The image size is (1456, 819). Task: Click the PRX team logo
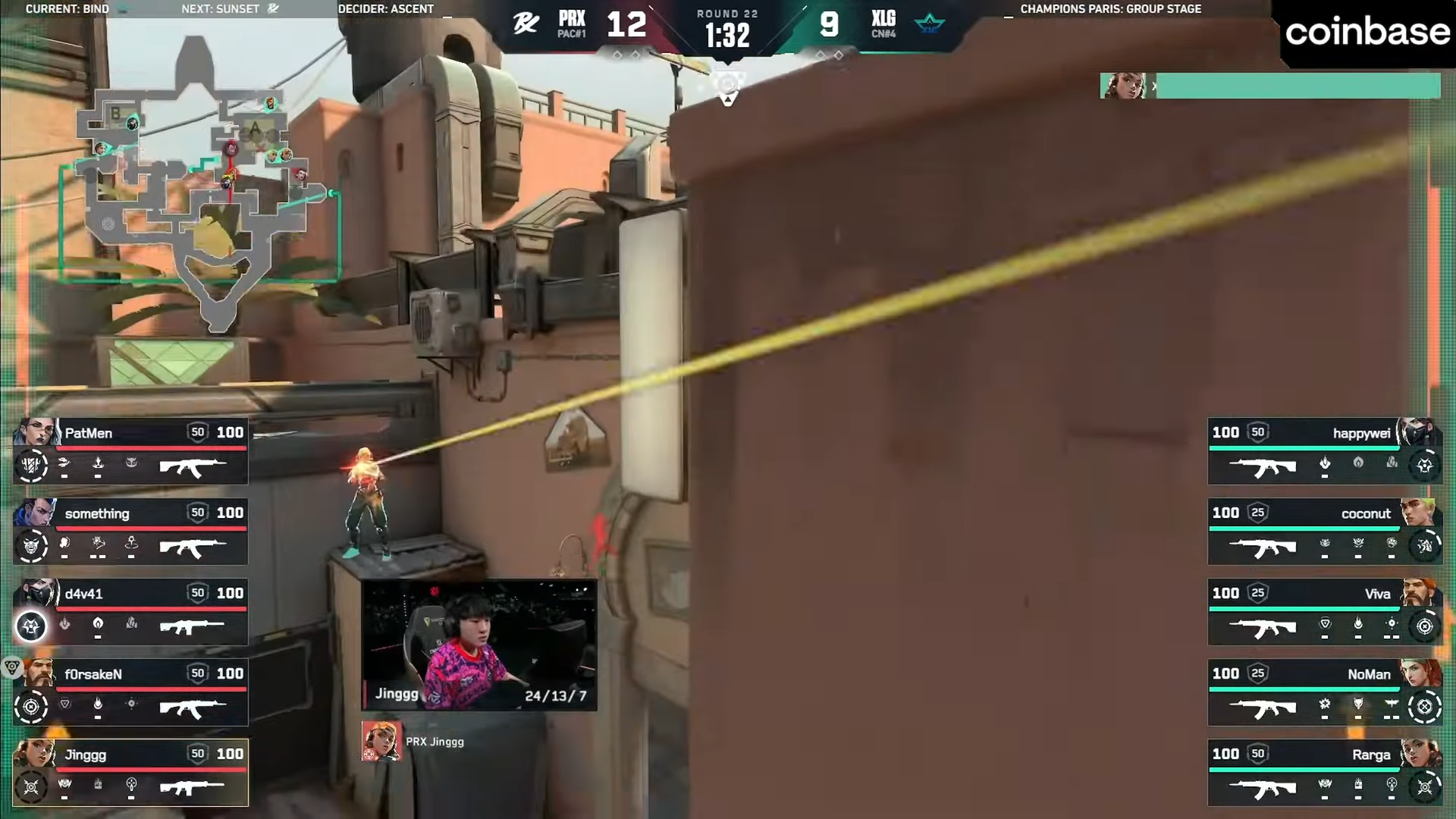[526, 24]
